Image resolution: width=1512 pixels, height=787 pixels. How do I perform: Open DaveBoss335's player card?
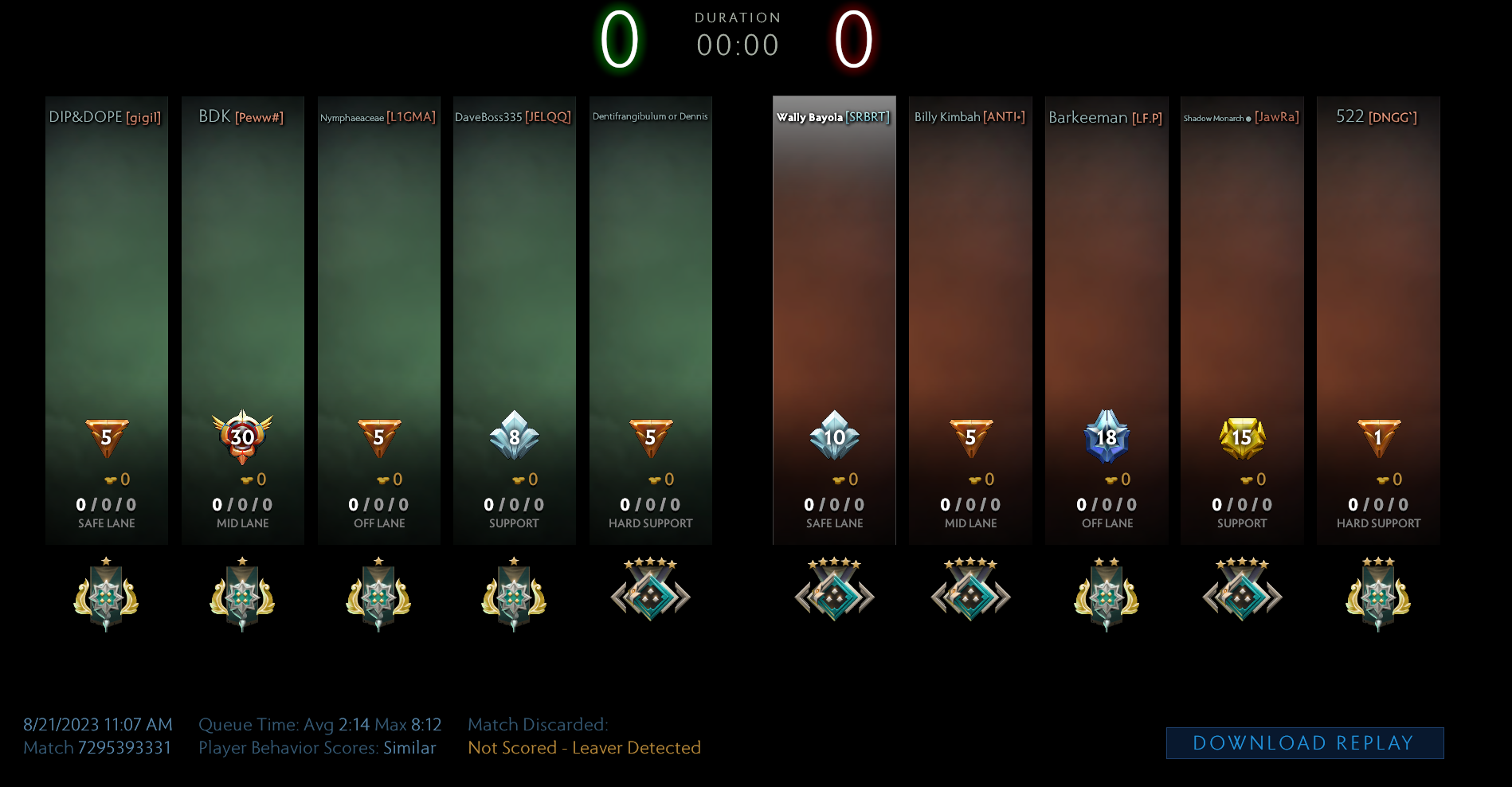click(514, 319)
